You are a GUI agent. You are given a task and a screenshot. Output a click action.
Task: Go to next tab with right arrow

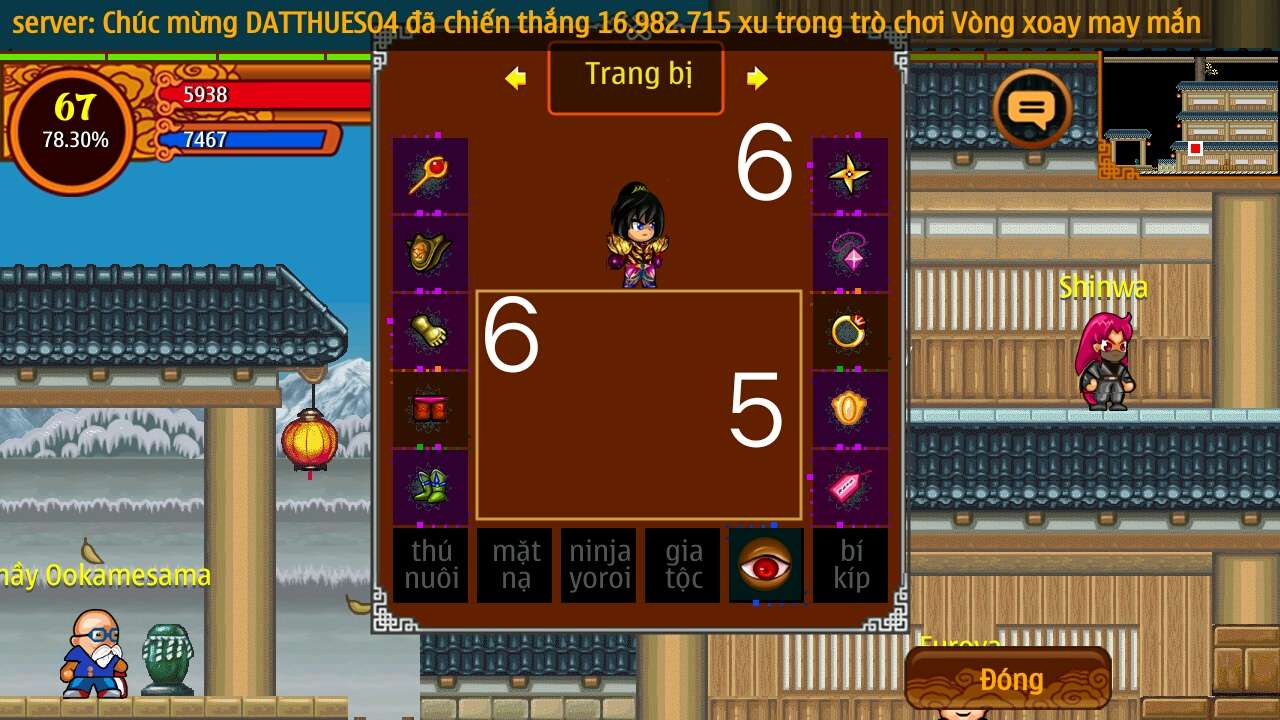(x=757, y=78)
